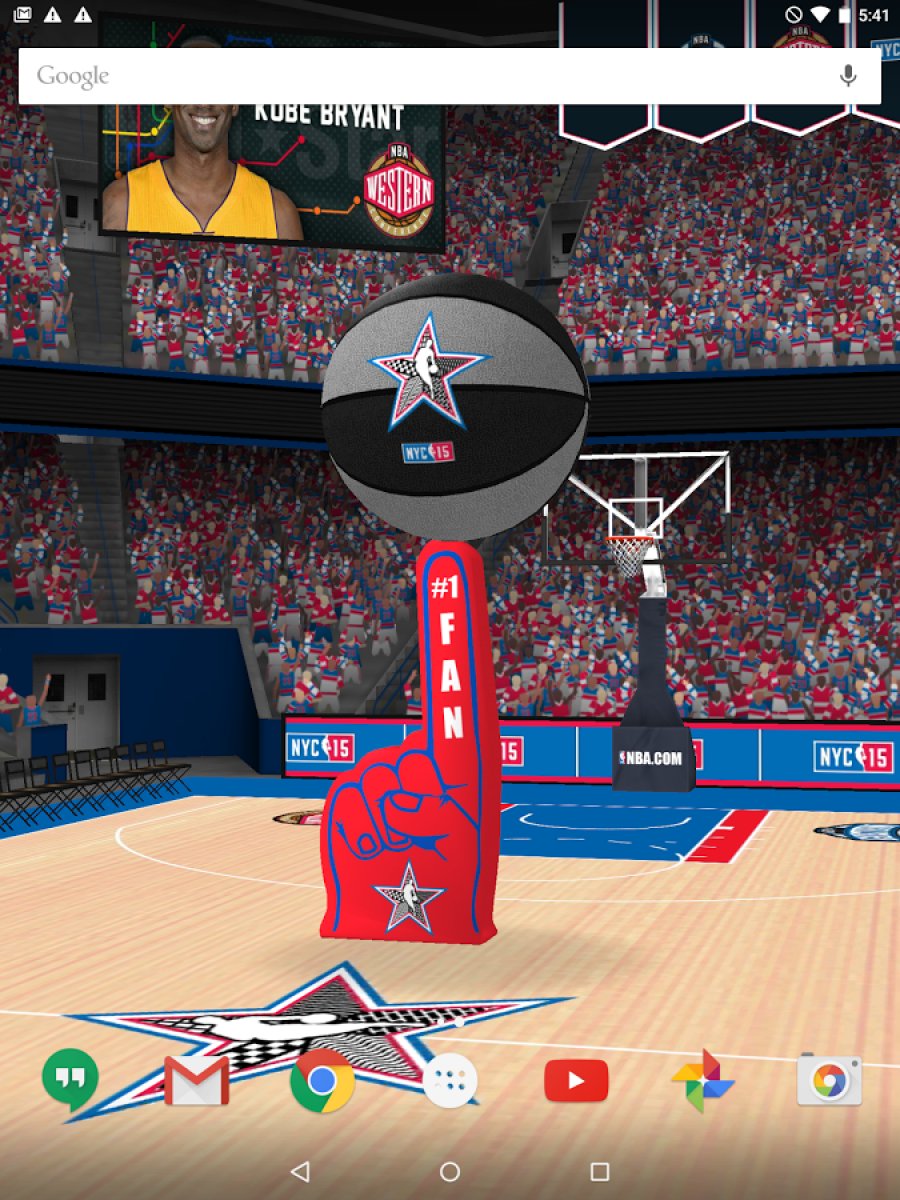Open the Hangouts app

(x=70, y=1080)
